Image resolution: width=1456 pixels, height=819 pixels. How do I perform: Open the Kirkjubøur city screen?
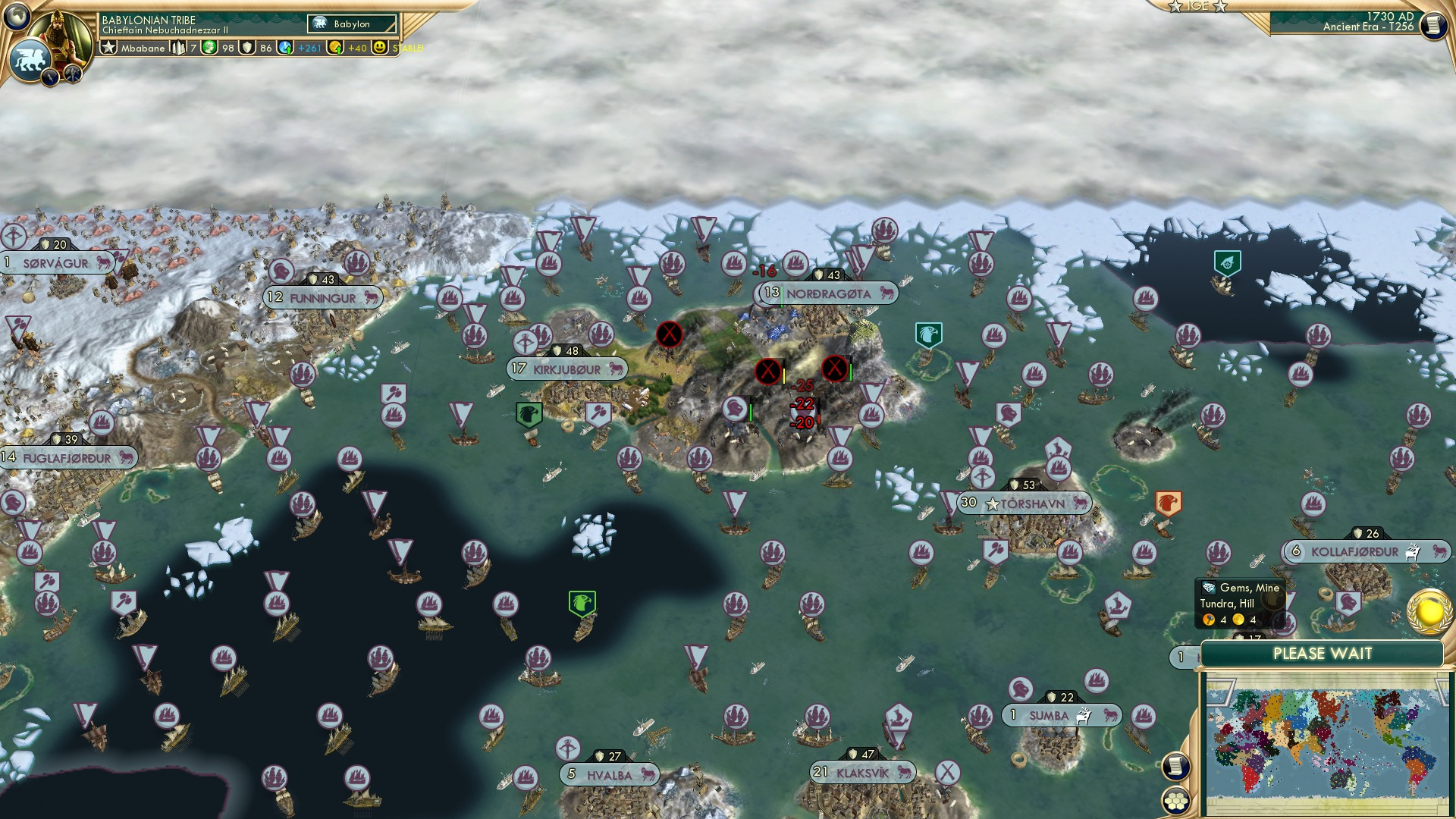coord(567,369)
